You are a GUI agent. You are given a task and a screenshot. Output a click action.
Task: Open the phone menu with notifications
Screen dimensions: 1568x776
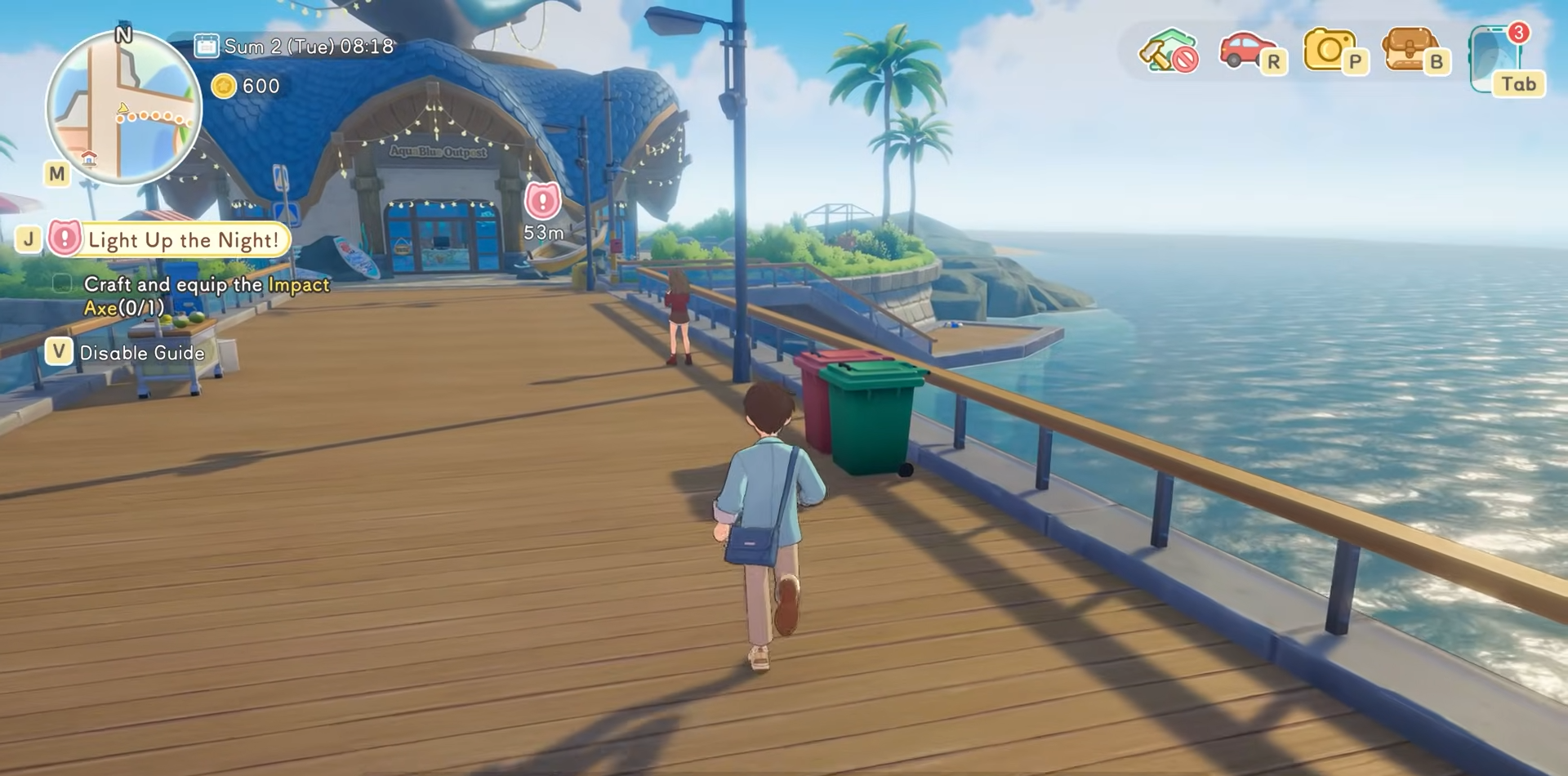[x=1500, y=59]
